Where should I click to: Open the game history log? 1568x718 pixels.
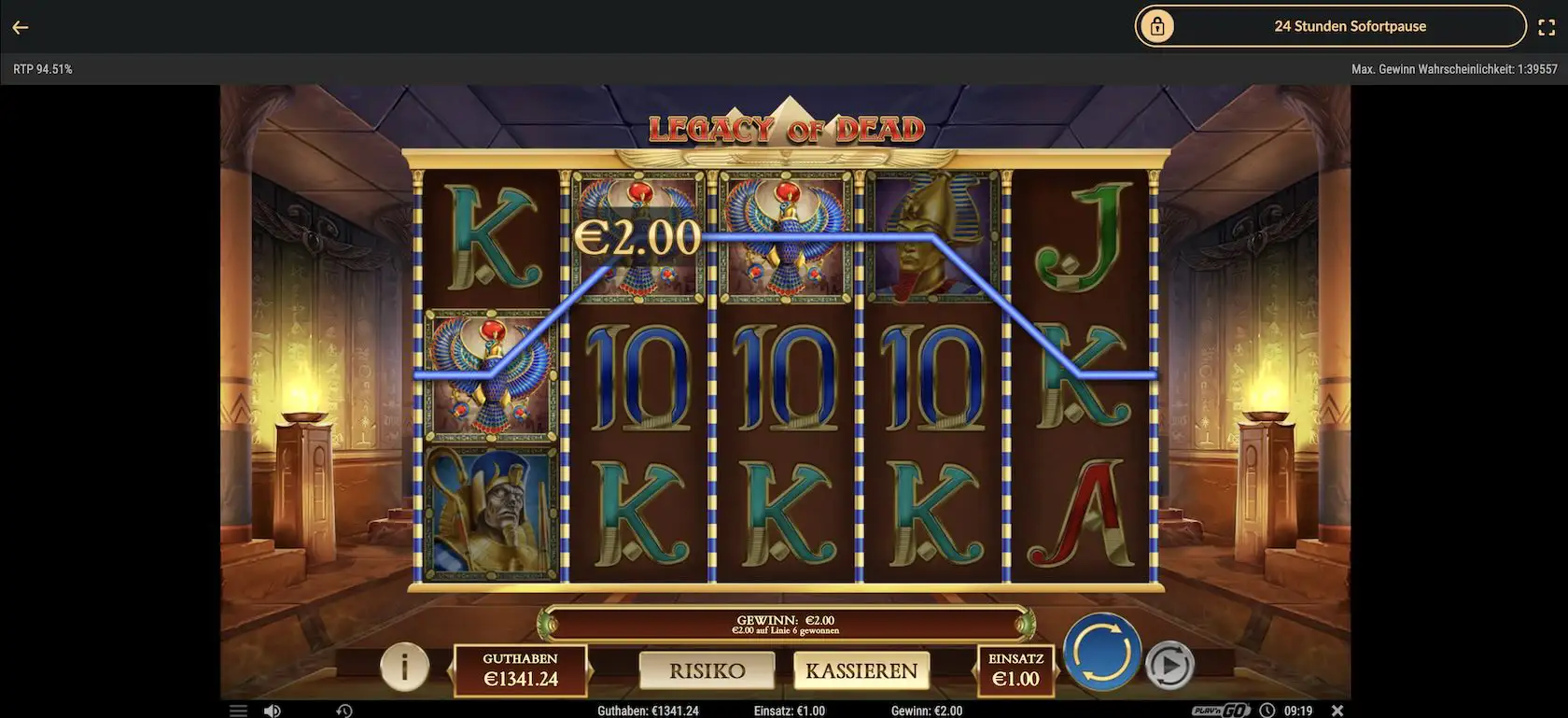(x=343, y=711)
